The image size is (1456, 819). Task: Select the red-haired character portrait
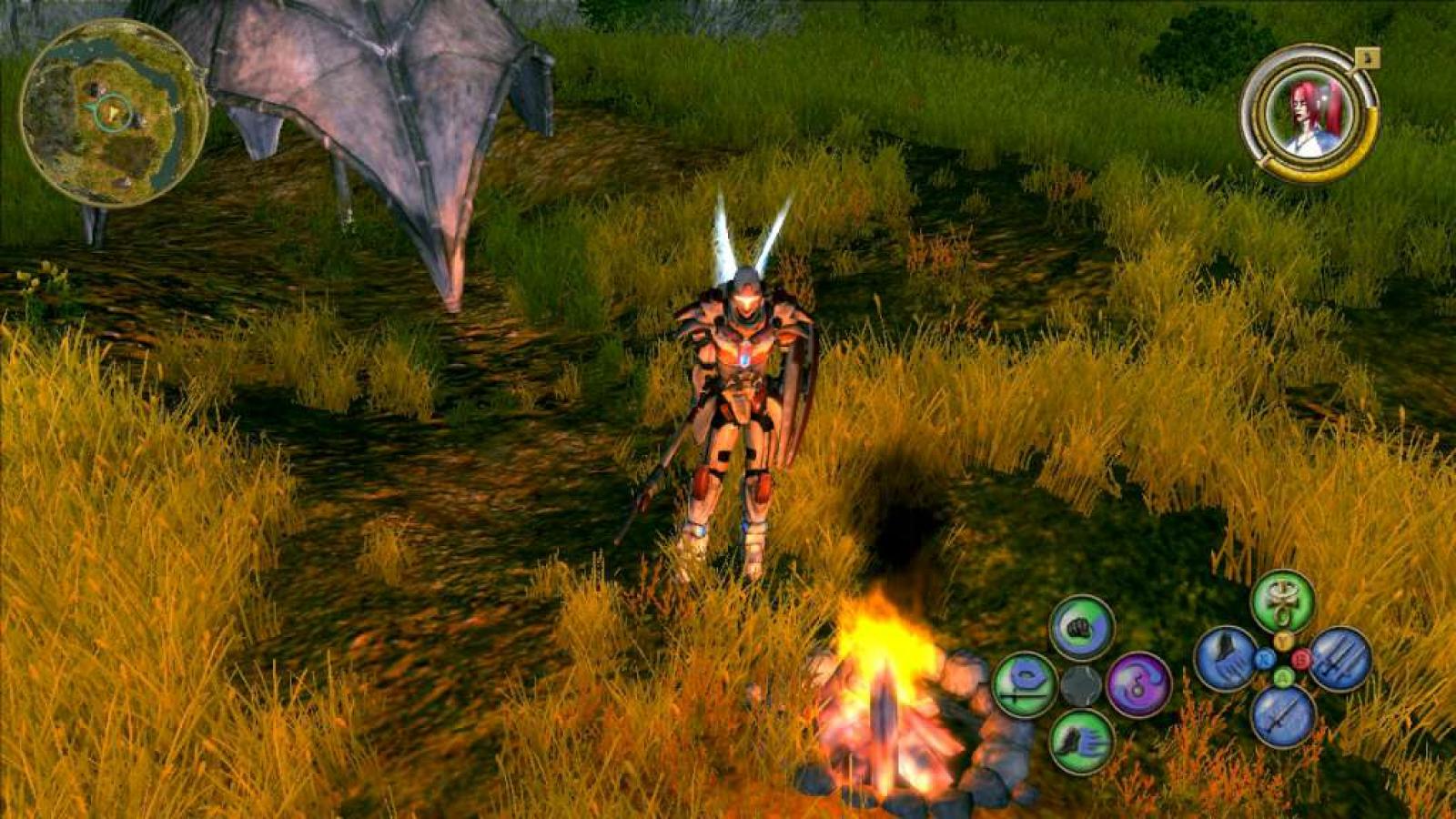pyautogui.click(x=1311, y=114)
